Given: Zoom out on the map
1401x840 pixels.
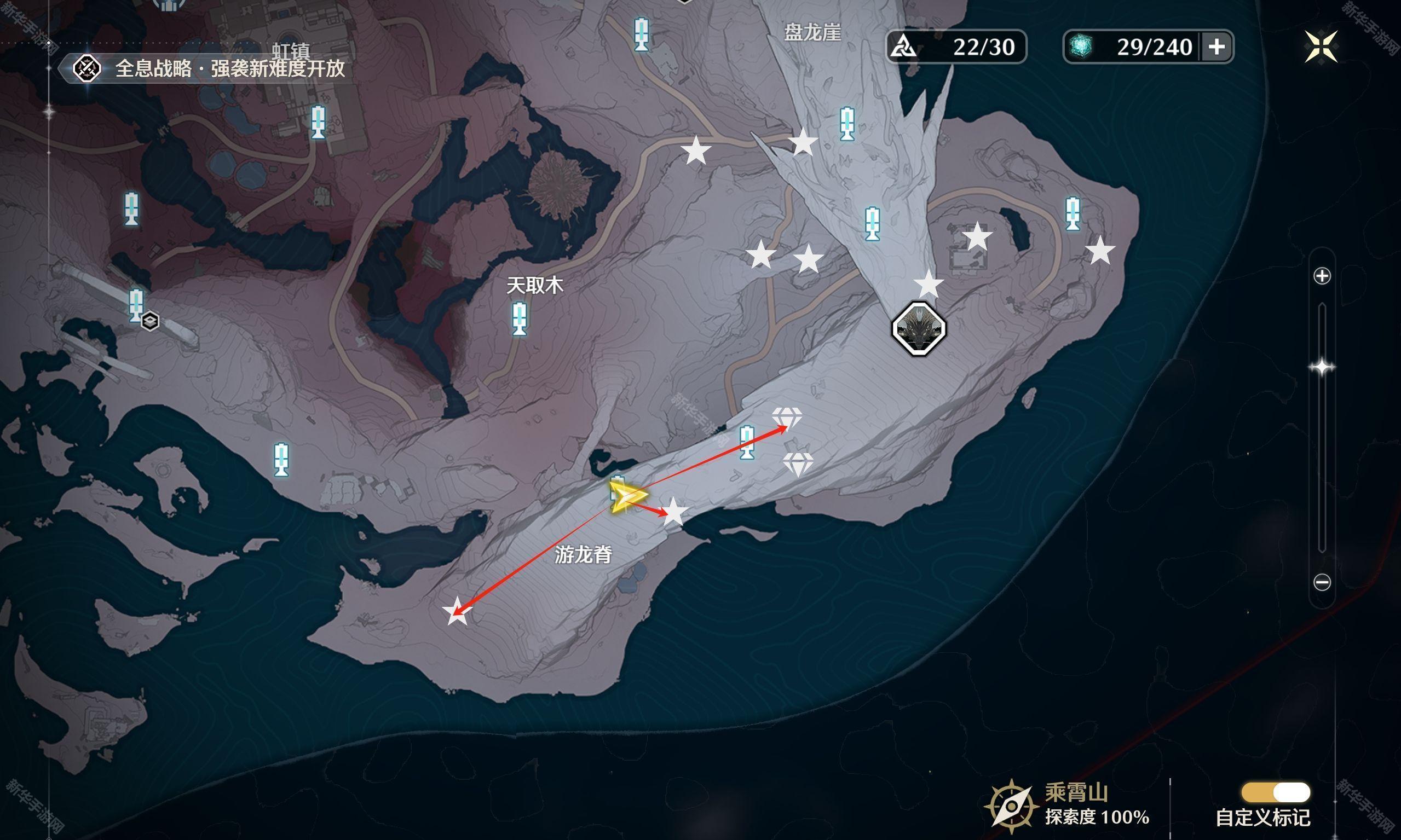Looking at the screenshot, I should coord(1322,582).
